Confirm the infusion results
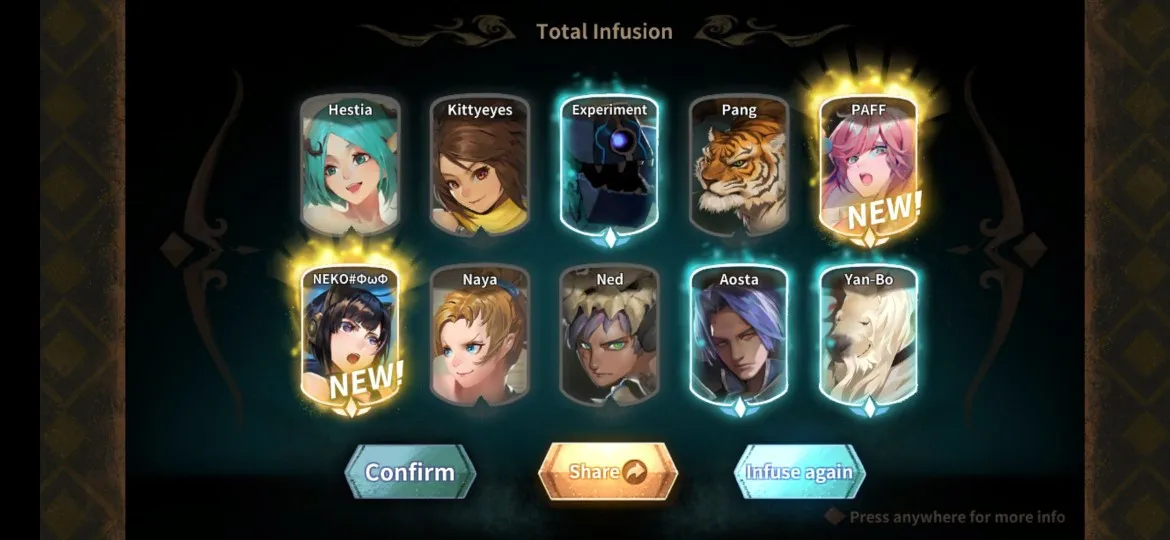 [x=410, y=472]
